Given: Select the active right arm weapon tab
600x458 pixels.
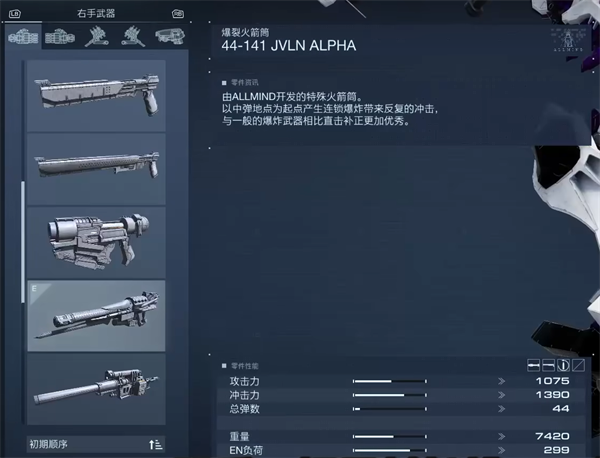Looking at the screenshot, I should pos(24,36).
